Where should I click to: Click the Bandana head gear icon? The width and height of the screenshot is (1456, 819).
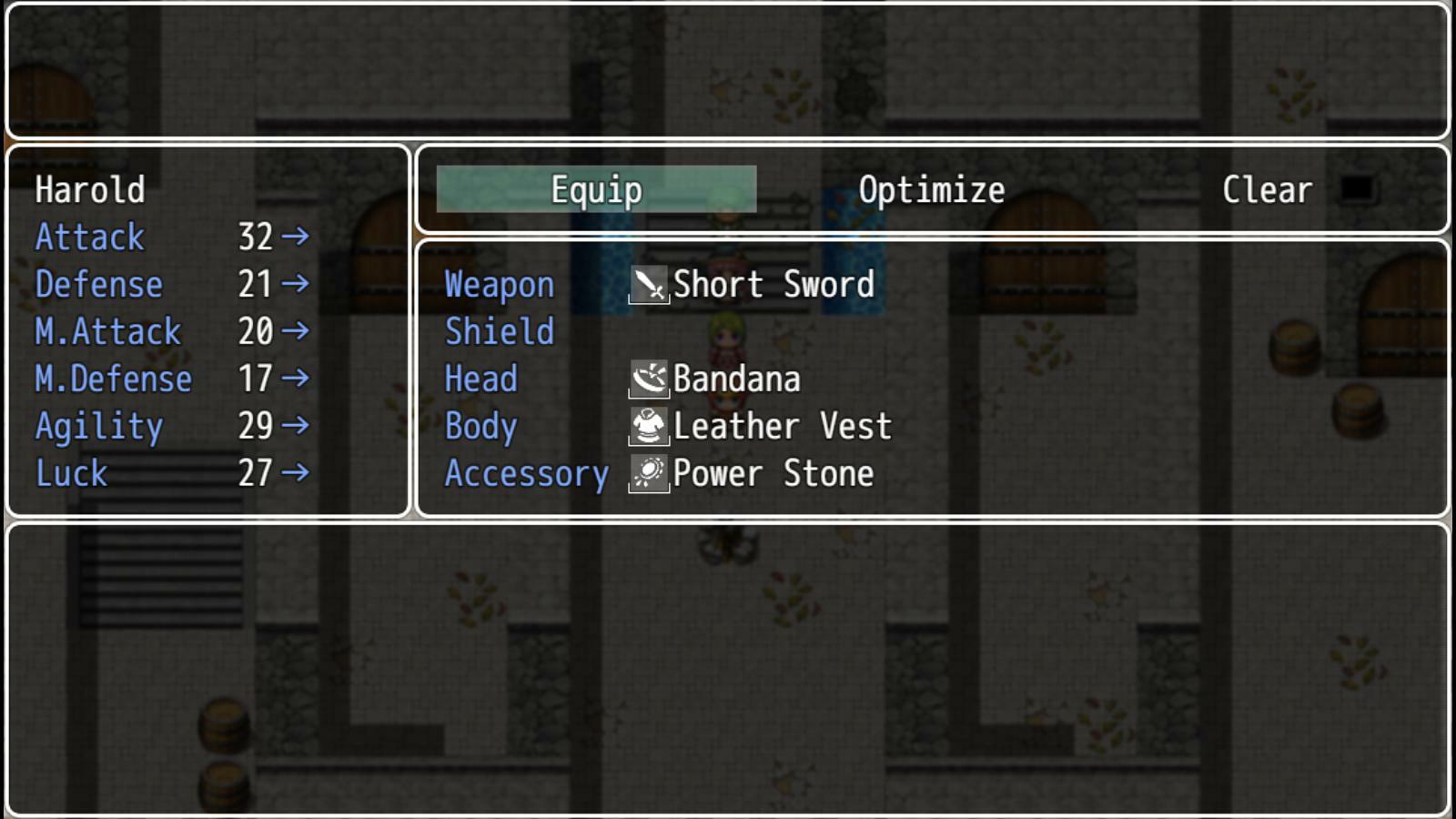tap(650, 379)
